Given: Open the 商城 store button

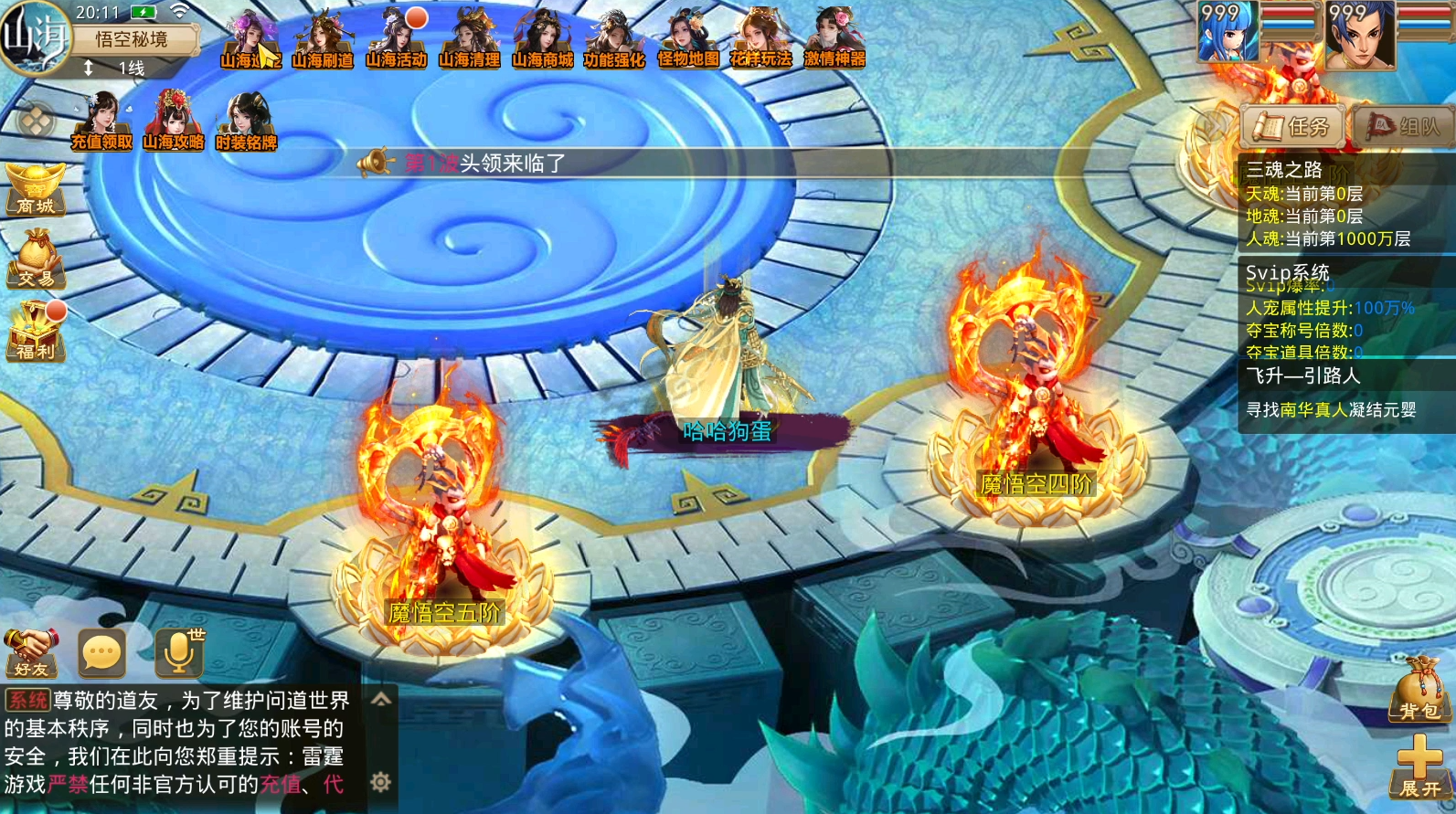Looking at the screenshot, I should click(x=35, y=189).
